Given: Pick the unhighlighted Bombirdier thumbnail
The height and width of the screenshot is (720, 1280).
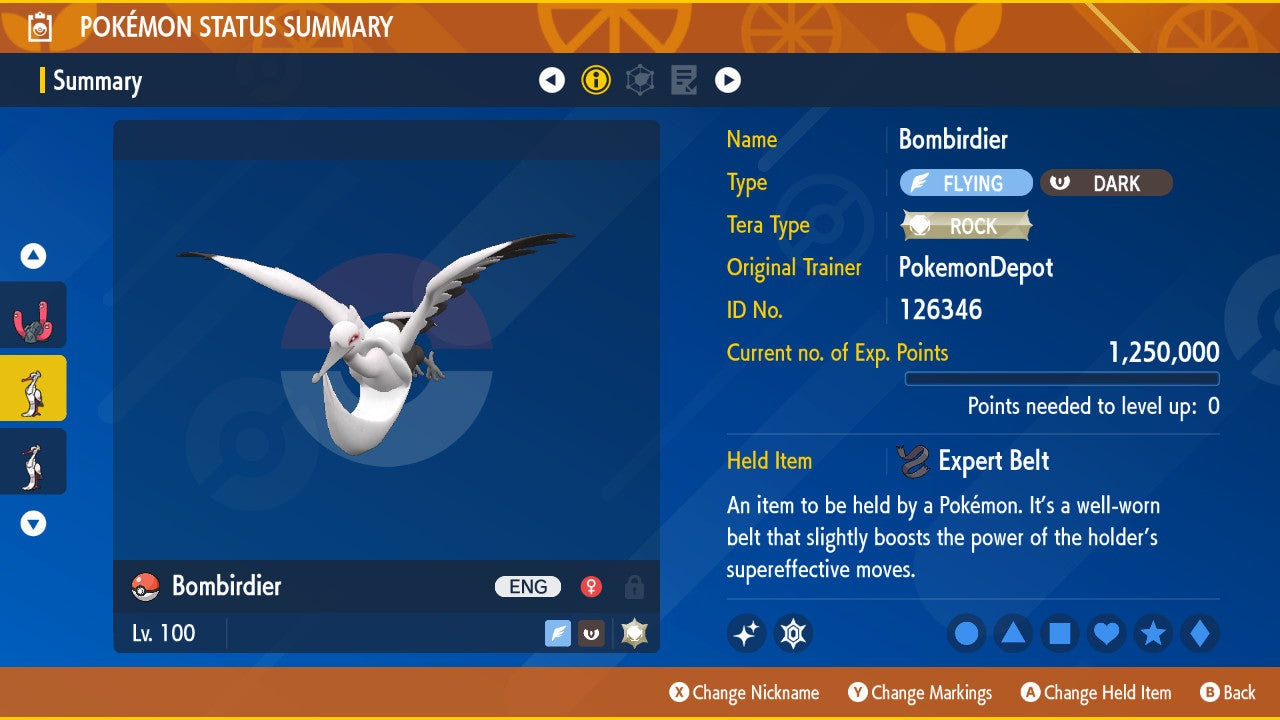Looking at the screenshot, I should click(x=33, y=461).
